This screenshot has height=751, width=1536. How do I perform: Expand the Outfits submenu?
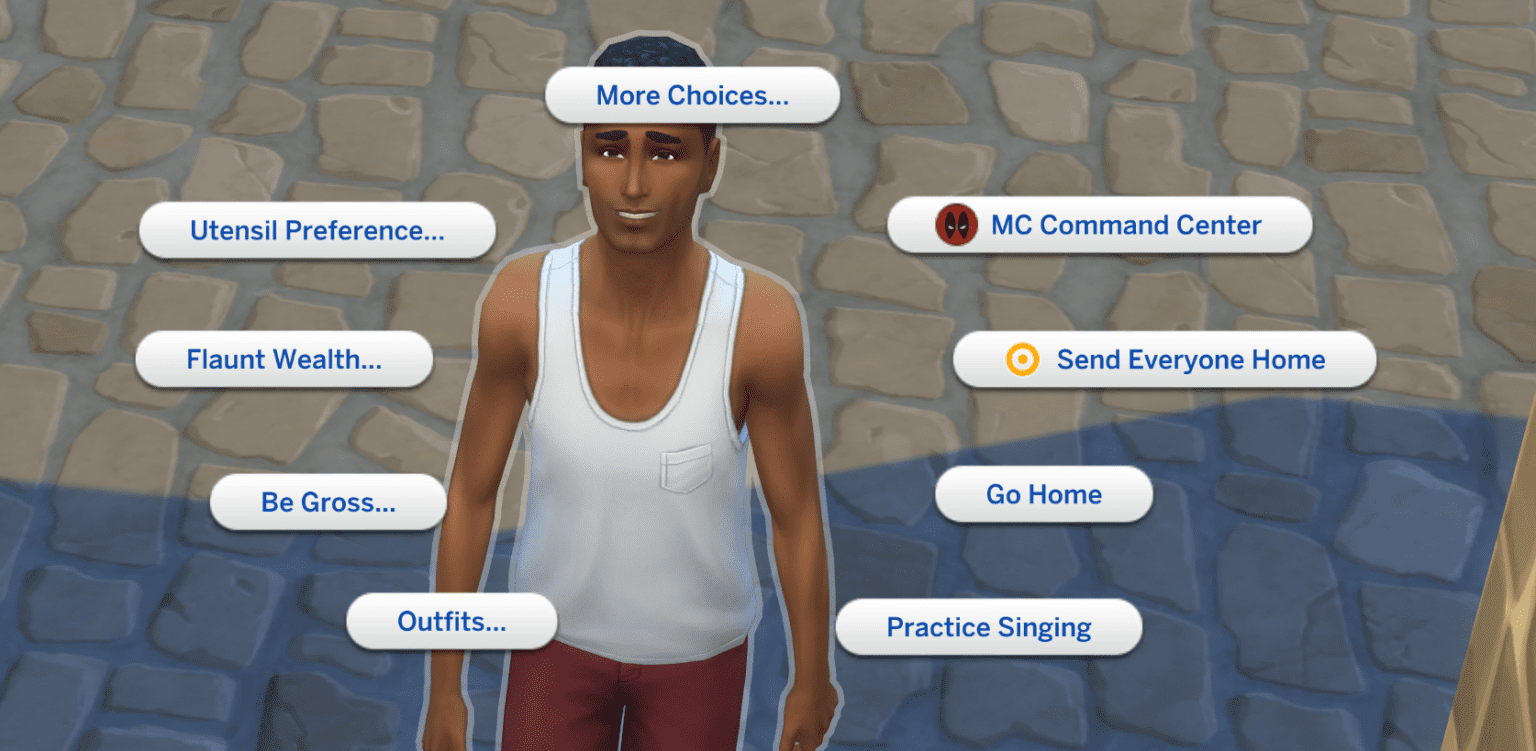click(452, 621)
